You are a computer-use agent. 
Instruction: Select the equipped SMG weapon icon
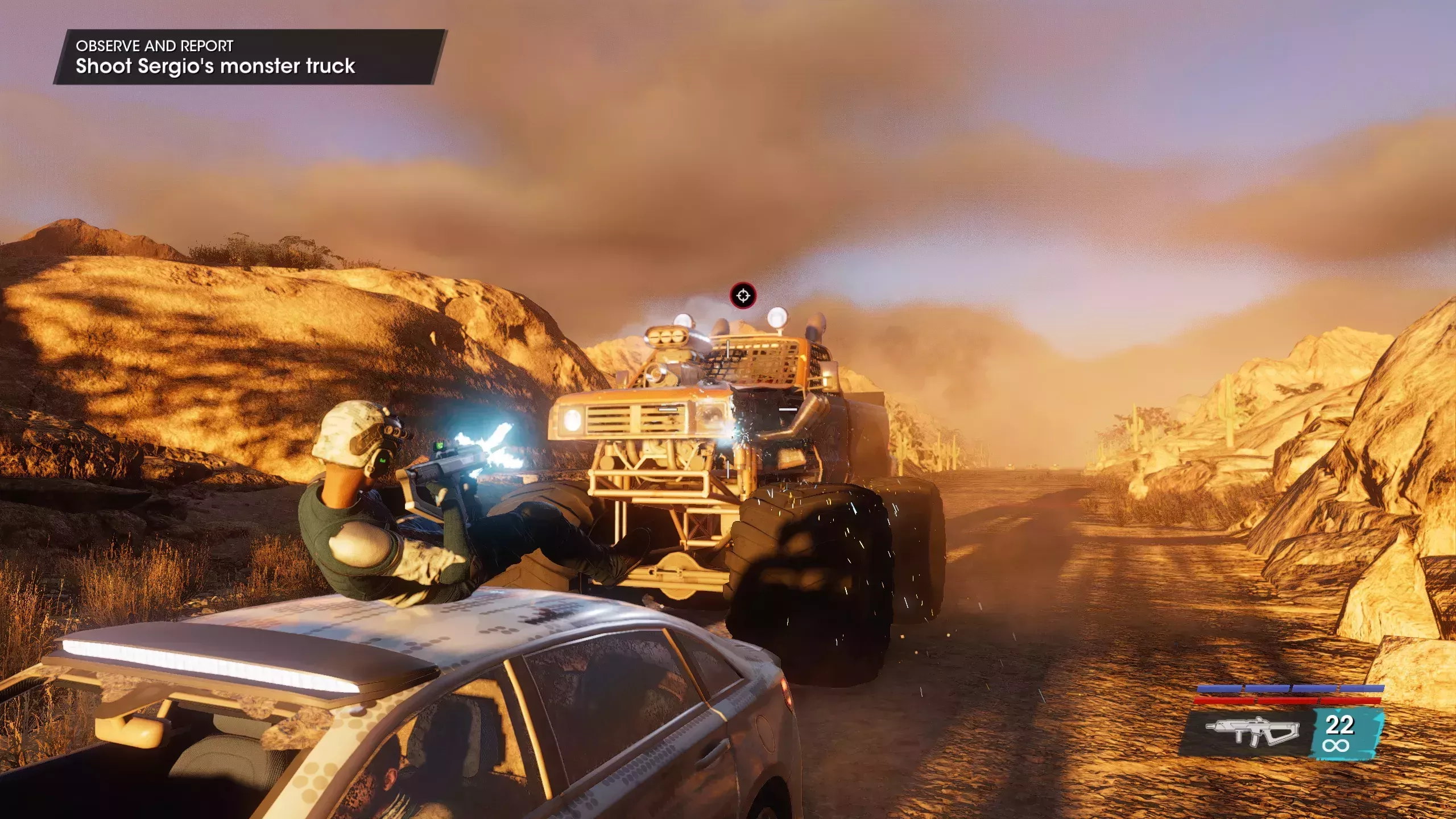[1252, 733]
